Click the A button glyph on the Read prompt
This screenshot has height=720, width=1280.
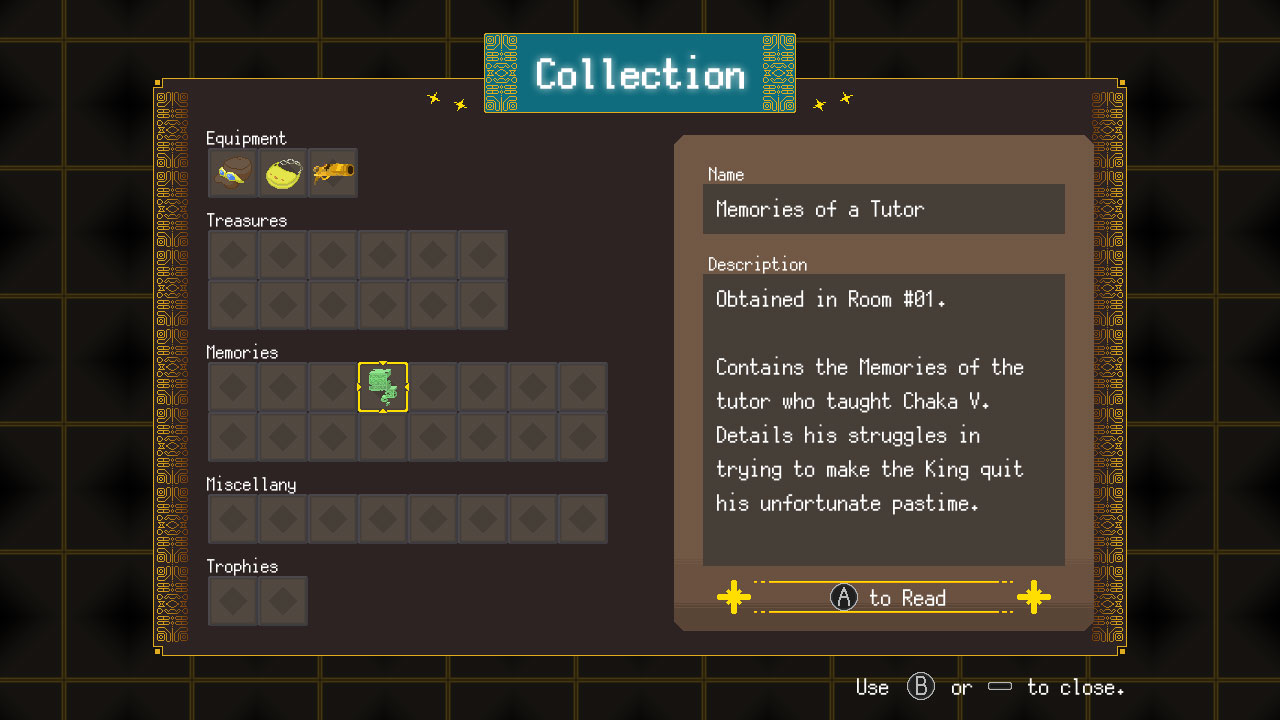pyautogui.click(x=843, y=597)
